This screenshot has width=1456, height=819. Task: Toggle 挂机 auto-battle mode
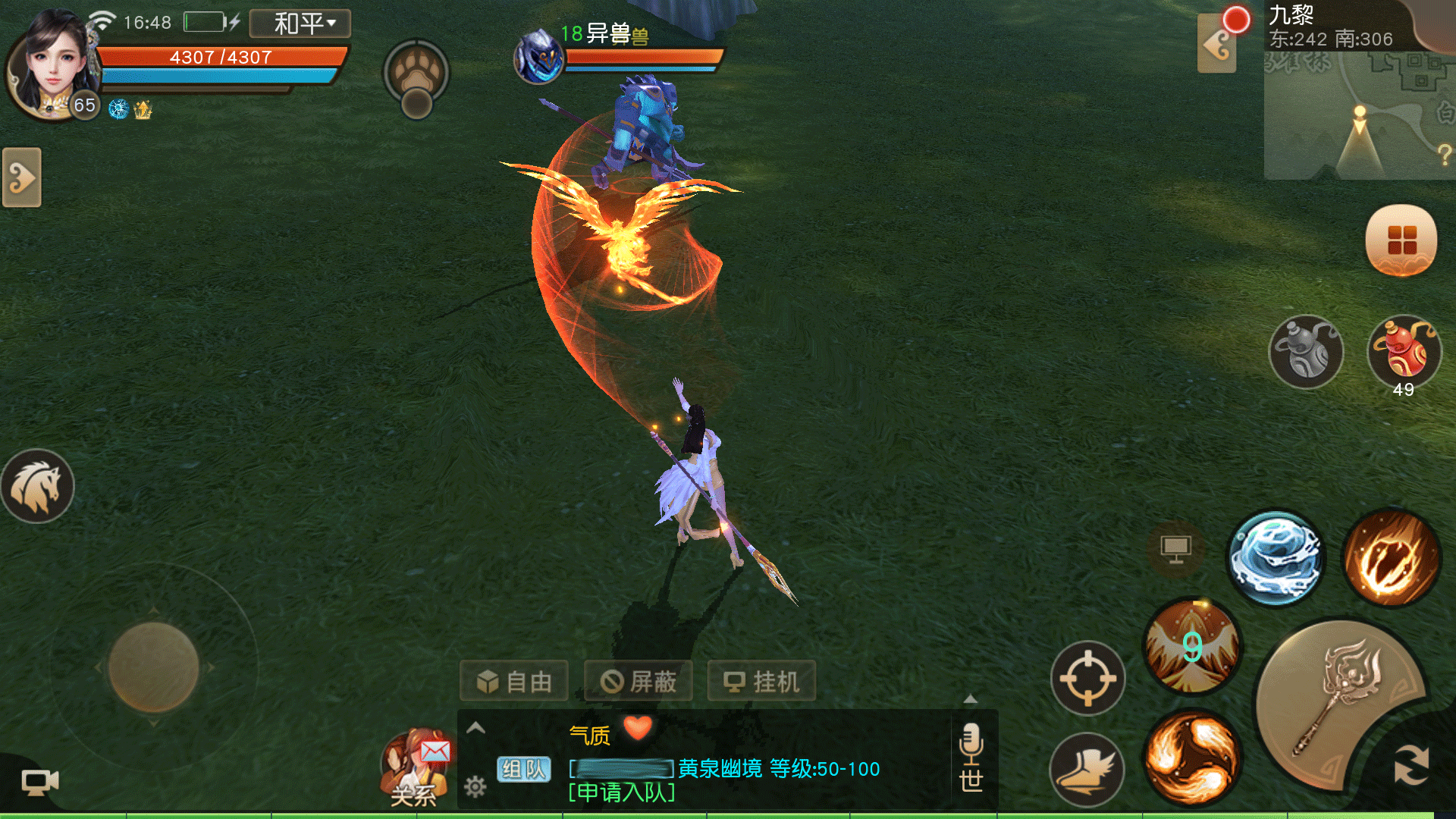(761, 681)
